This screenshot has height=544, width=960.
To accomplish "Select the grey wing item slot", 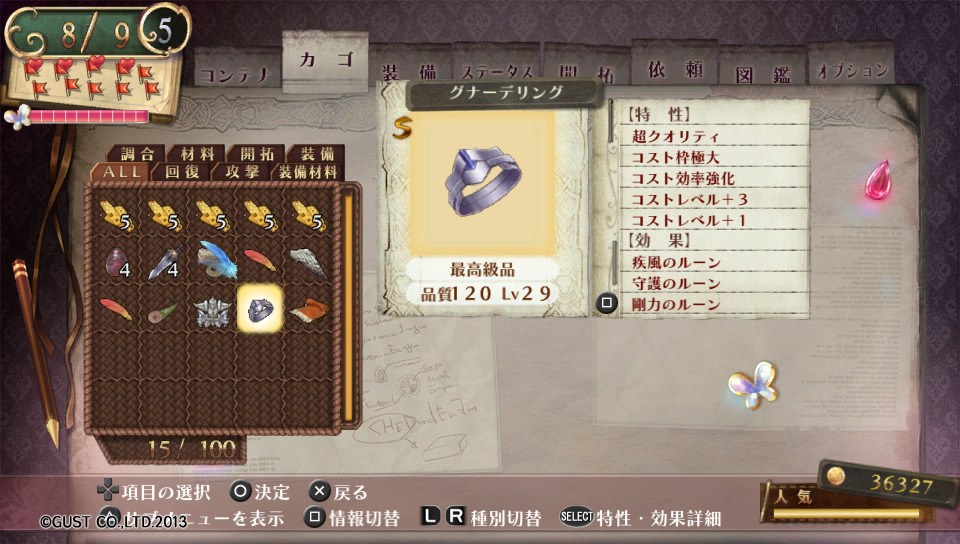I will tap(308, 261).
